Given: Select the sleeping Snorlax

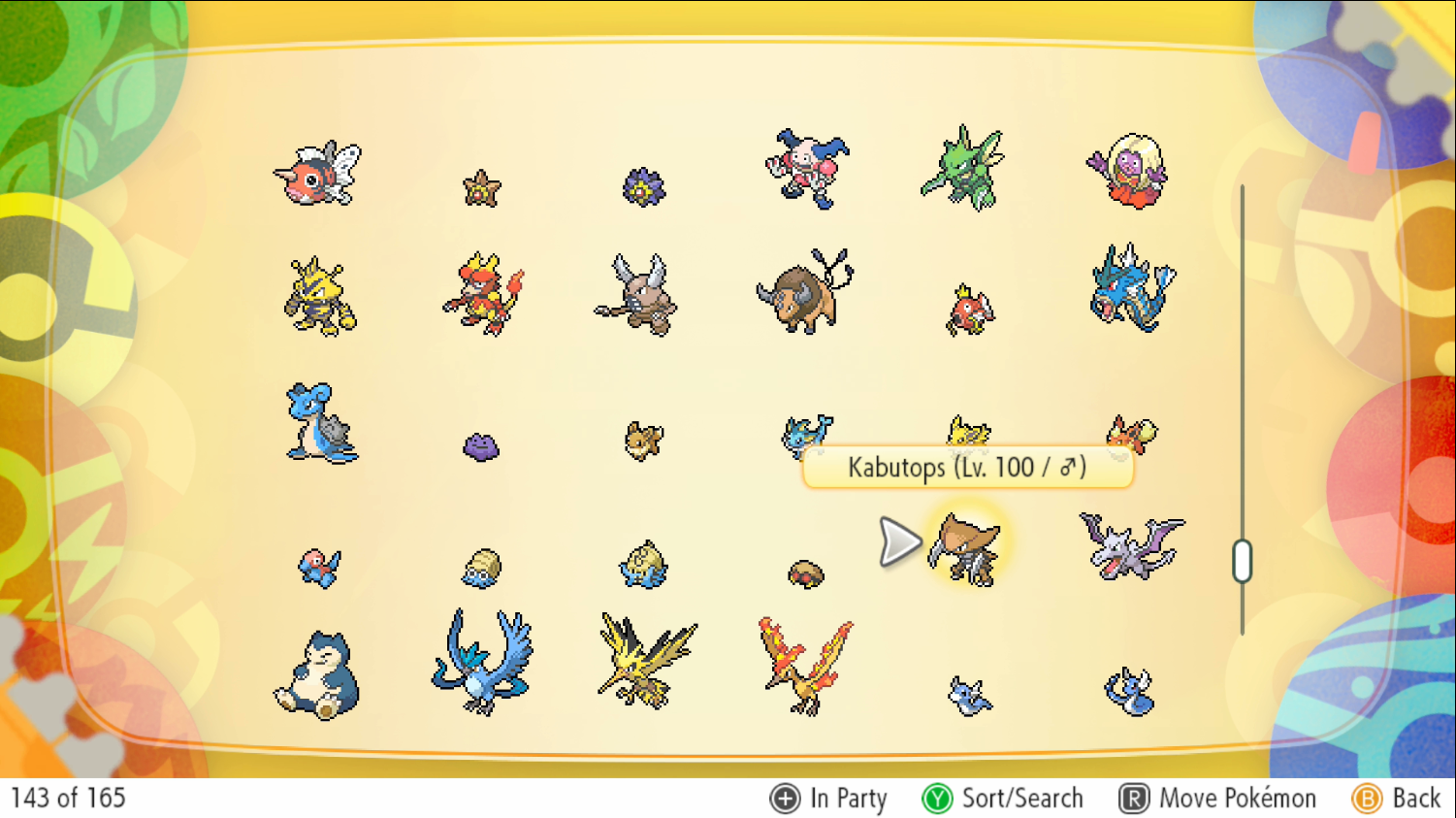Looking at the screenshot, I should click(317, 675).
